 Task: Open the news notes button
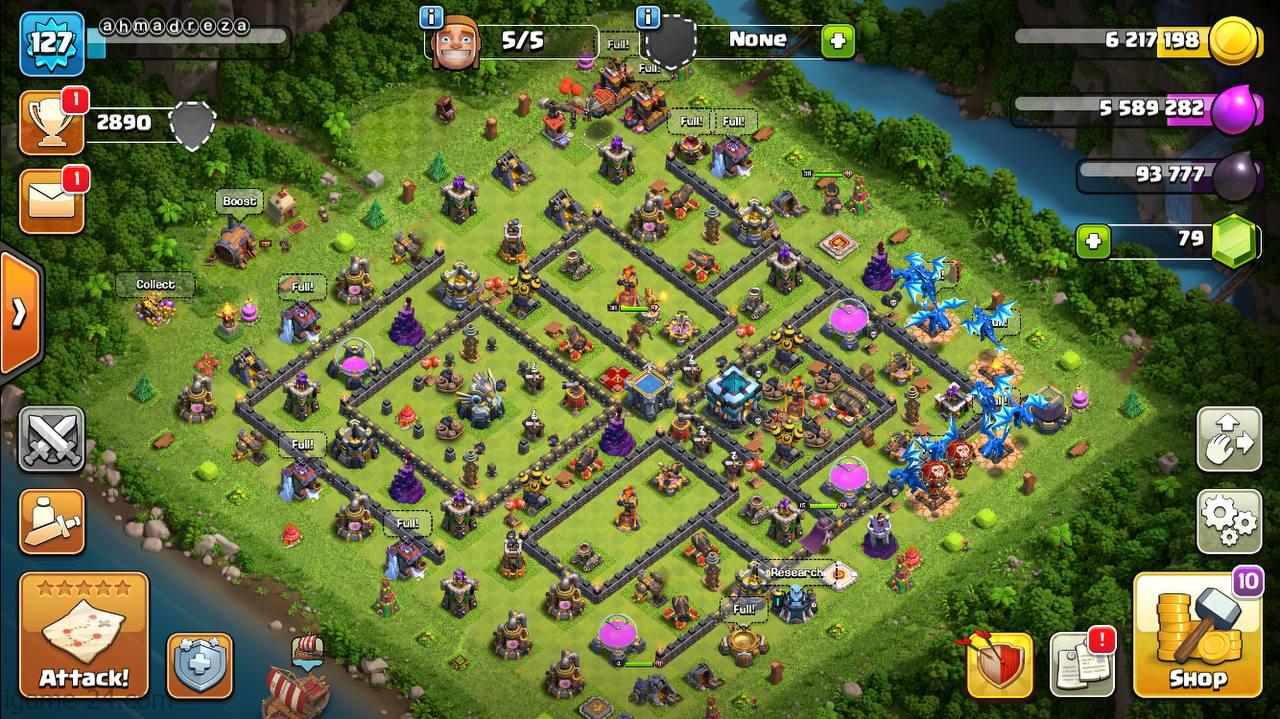pyautogui.click(x=1081, y=665)
